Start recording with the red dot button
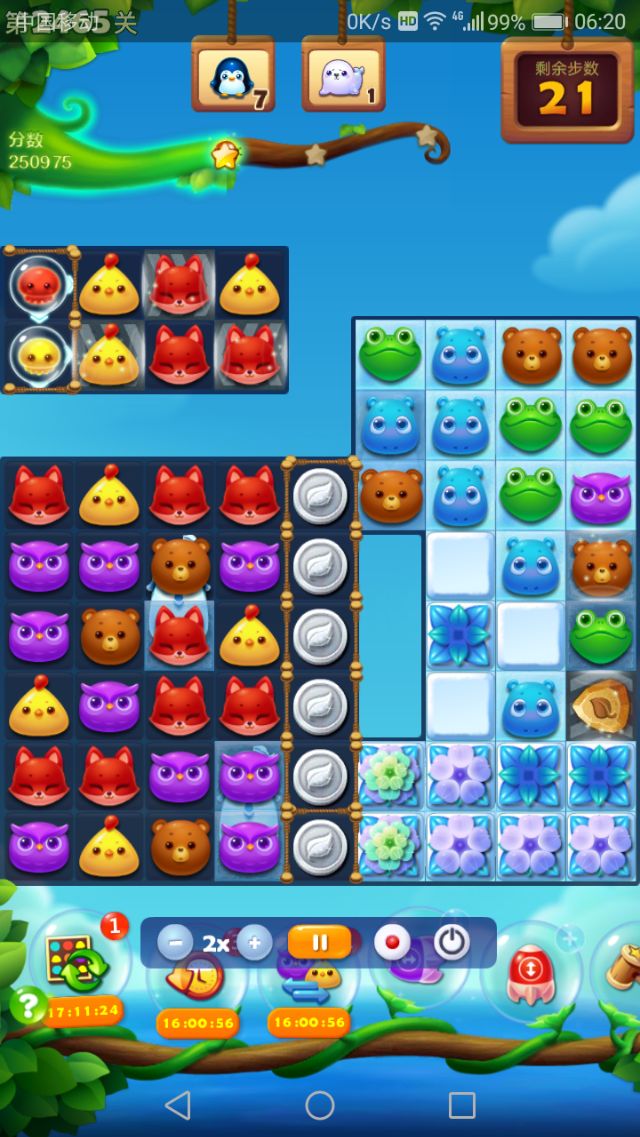Screen dimensions: 640x1137 click(x=392, y=942)
